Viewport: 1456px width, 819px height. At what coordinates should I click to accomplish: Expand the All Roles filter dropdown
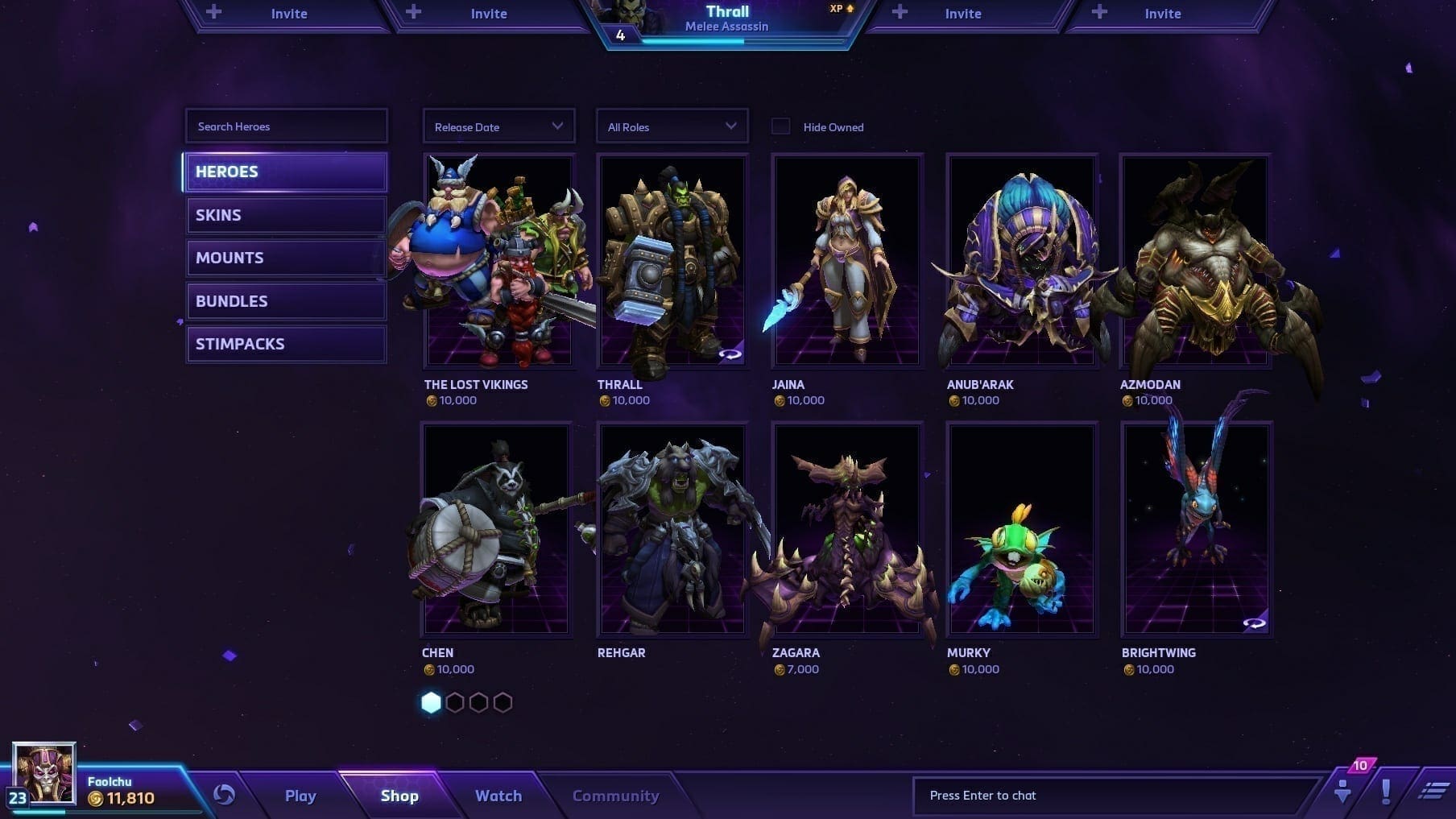click(x=672, y=126)
